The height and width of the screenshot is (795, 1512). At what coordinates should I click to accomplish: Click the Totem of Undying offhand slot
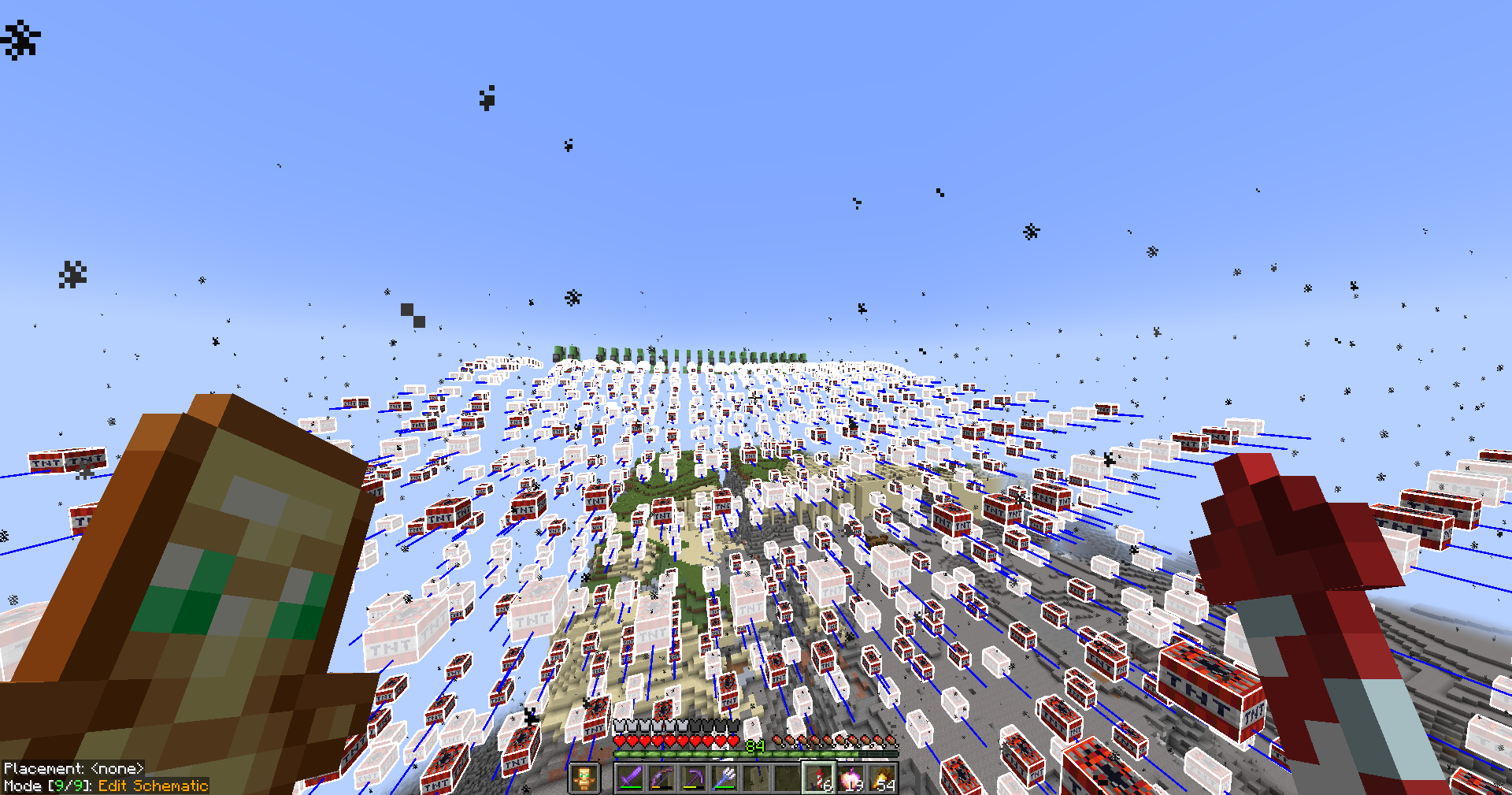tap(584, 777)
